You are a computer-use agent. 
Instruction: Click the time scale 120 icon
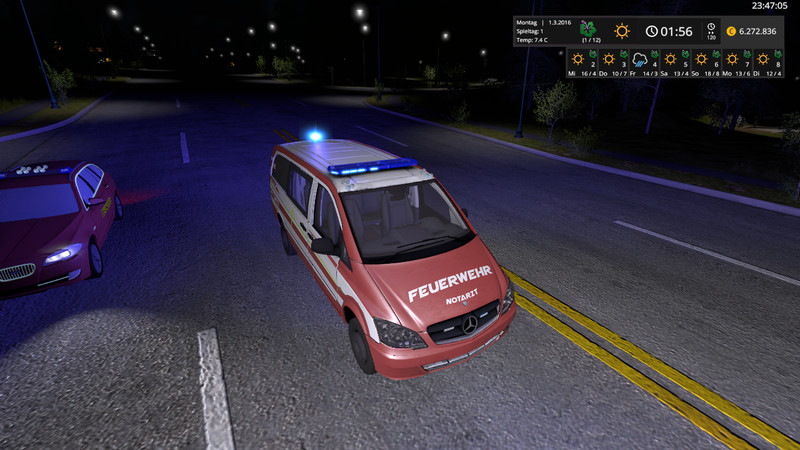point(711,31)
